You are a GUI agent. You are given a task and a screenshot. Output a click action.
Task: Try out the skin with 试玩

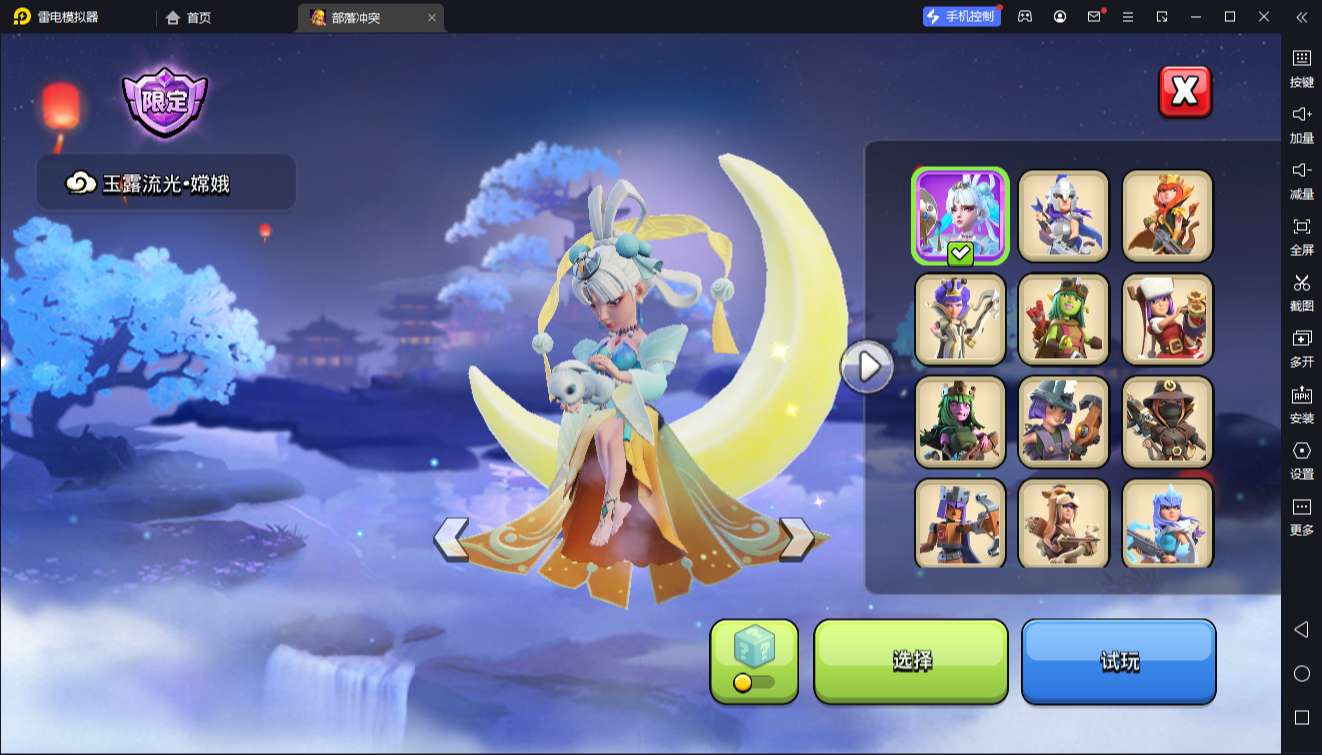pyautogui.click(x=1118, y=660)
